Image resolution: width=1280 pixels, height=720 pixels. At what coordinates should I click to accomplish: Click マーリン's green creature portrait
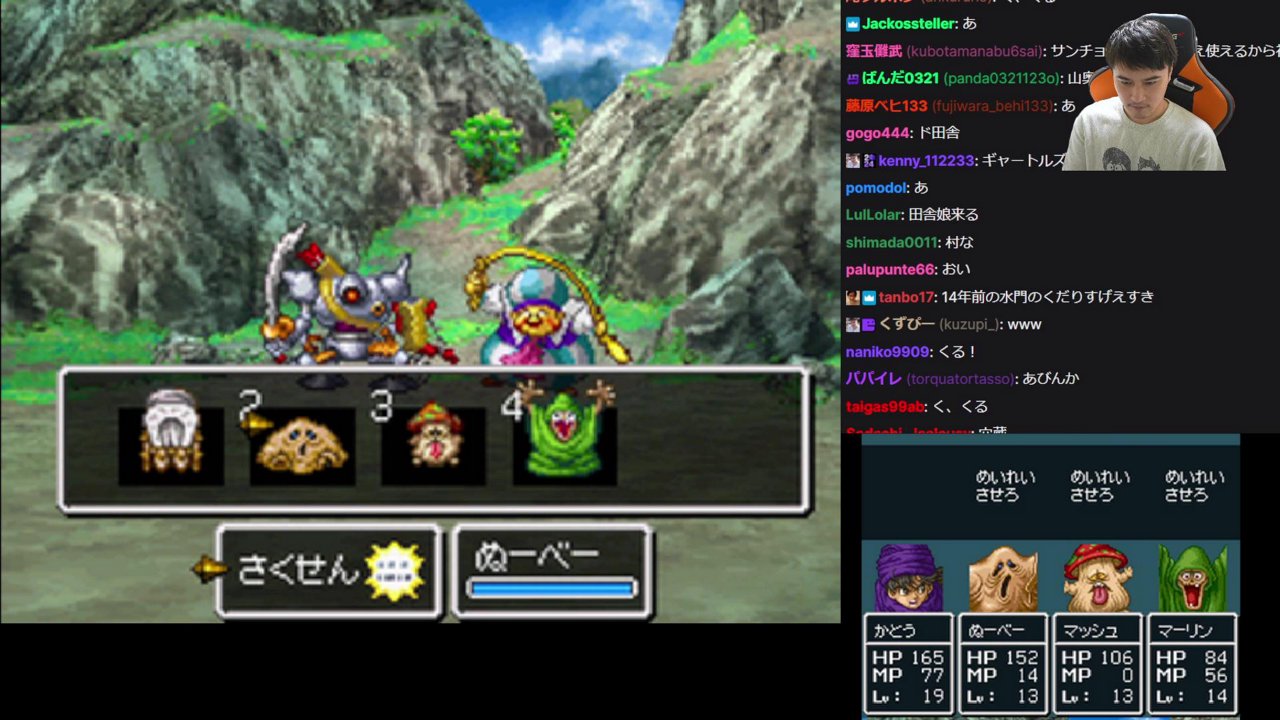point(1192,580)
